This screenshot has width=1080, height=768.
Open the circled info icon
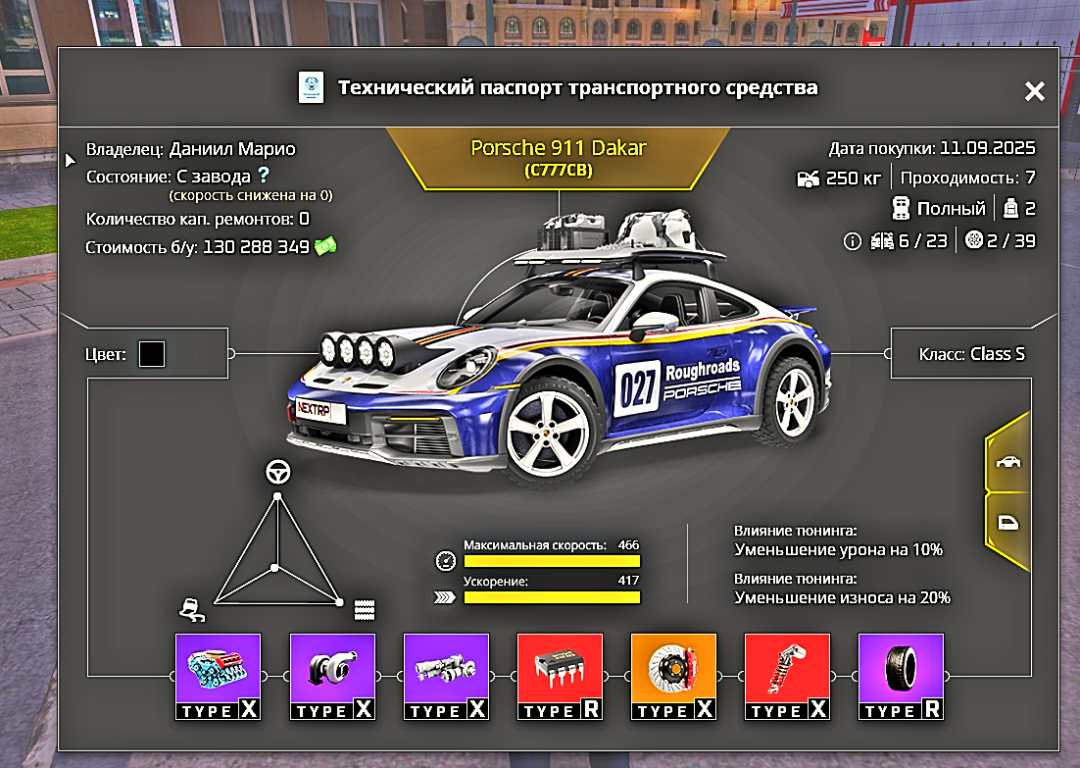[852, 241]
